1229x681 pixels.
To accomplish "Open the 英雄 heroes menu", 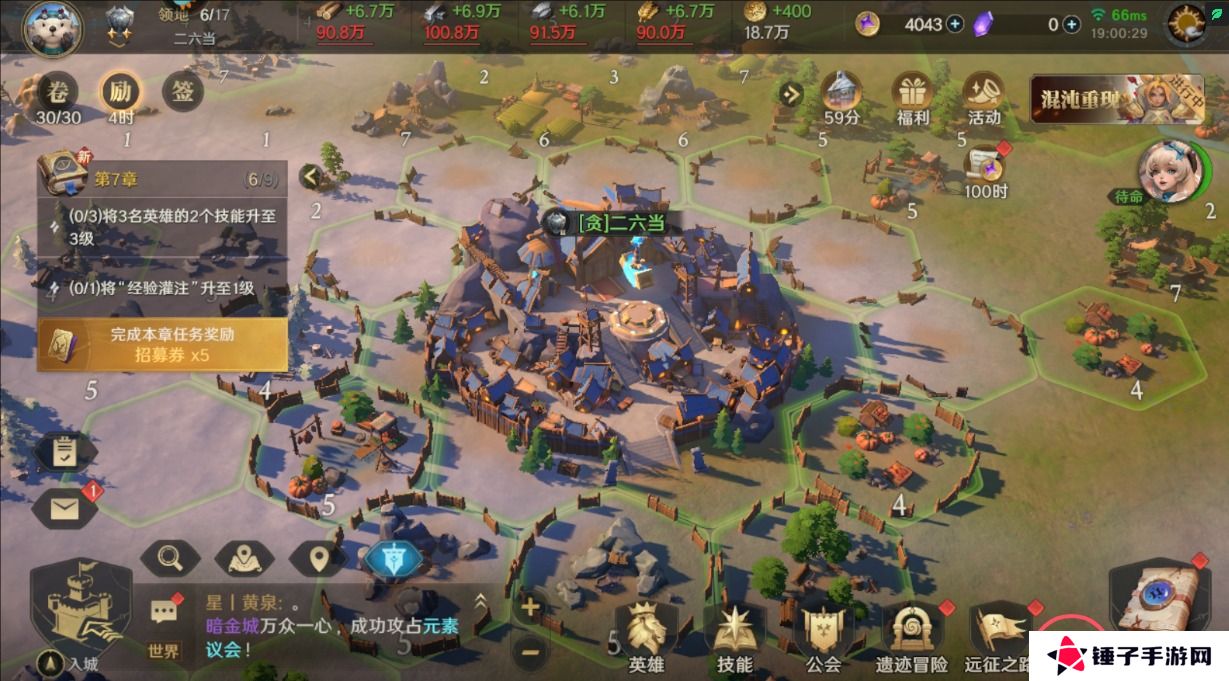I will pos(646,636).
